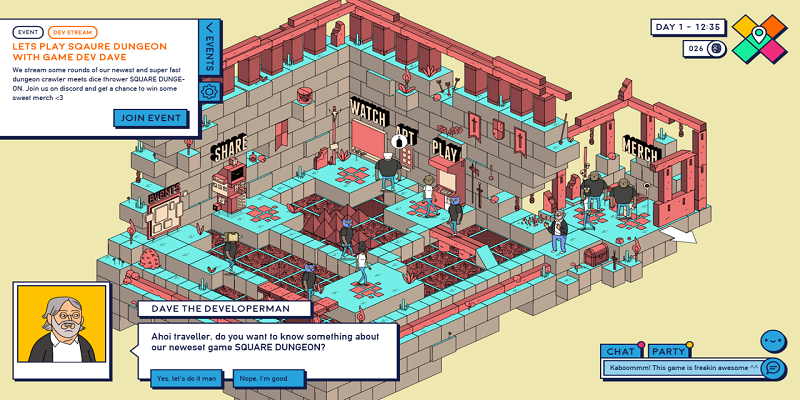Switch to the Party tab

pos(667,351)
